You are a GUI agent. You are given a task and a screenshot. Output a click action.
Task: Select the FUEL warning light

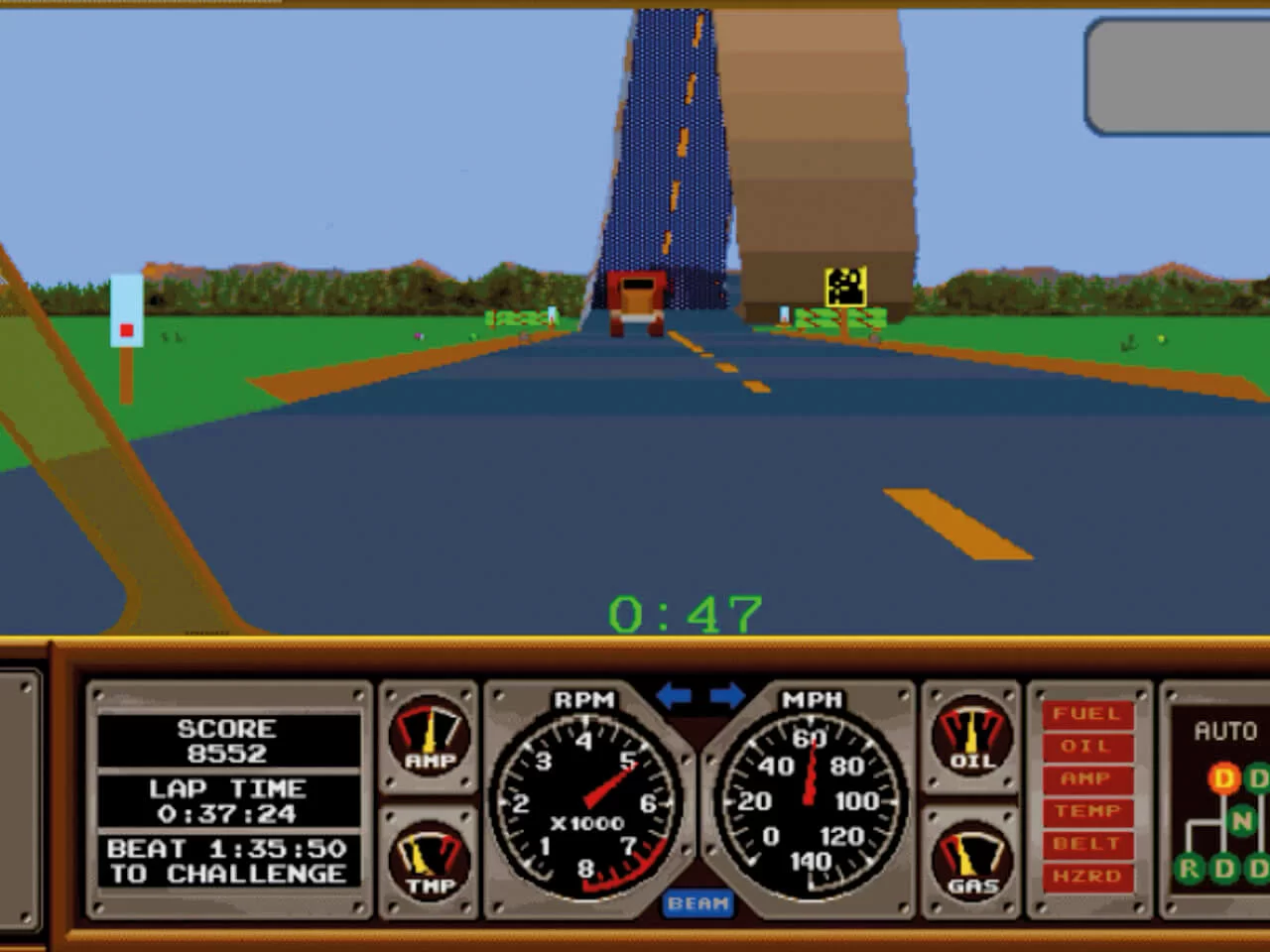coord(1086,714)
